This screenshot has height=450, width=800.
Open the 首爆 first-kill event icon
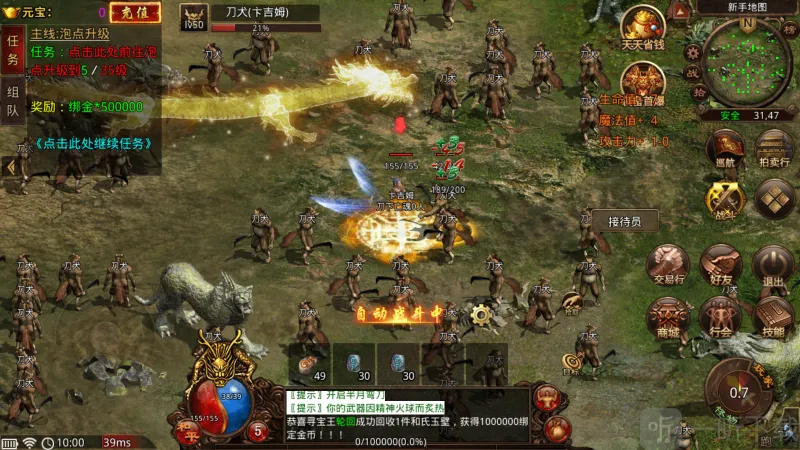[644, 82]
